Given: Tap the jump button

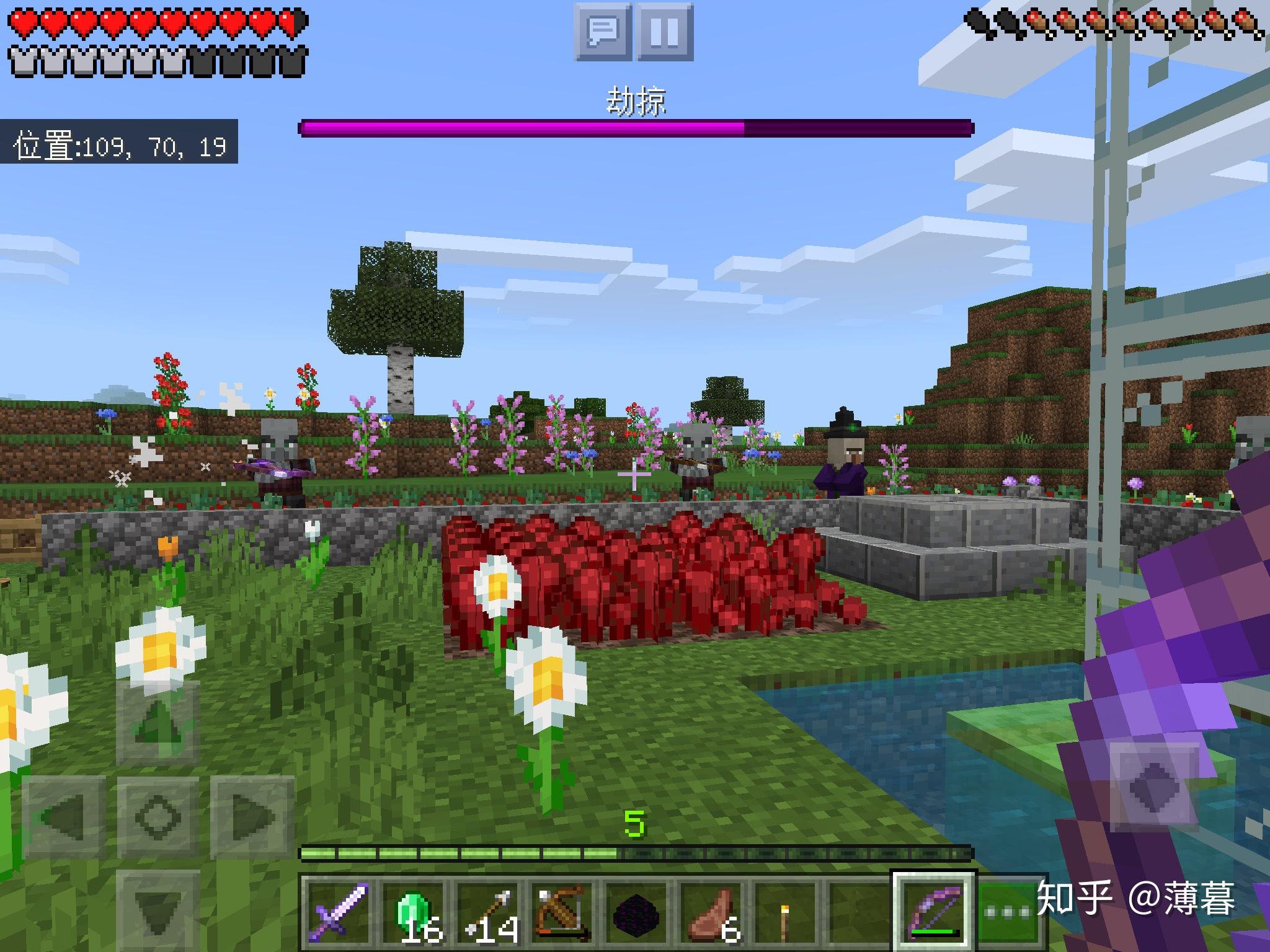Looking at the screenshot, I should [1155, 787].
